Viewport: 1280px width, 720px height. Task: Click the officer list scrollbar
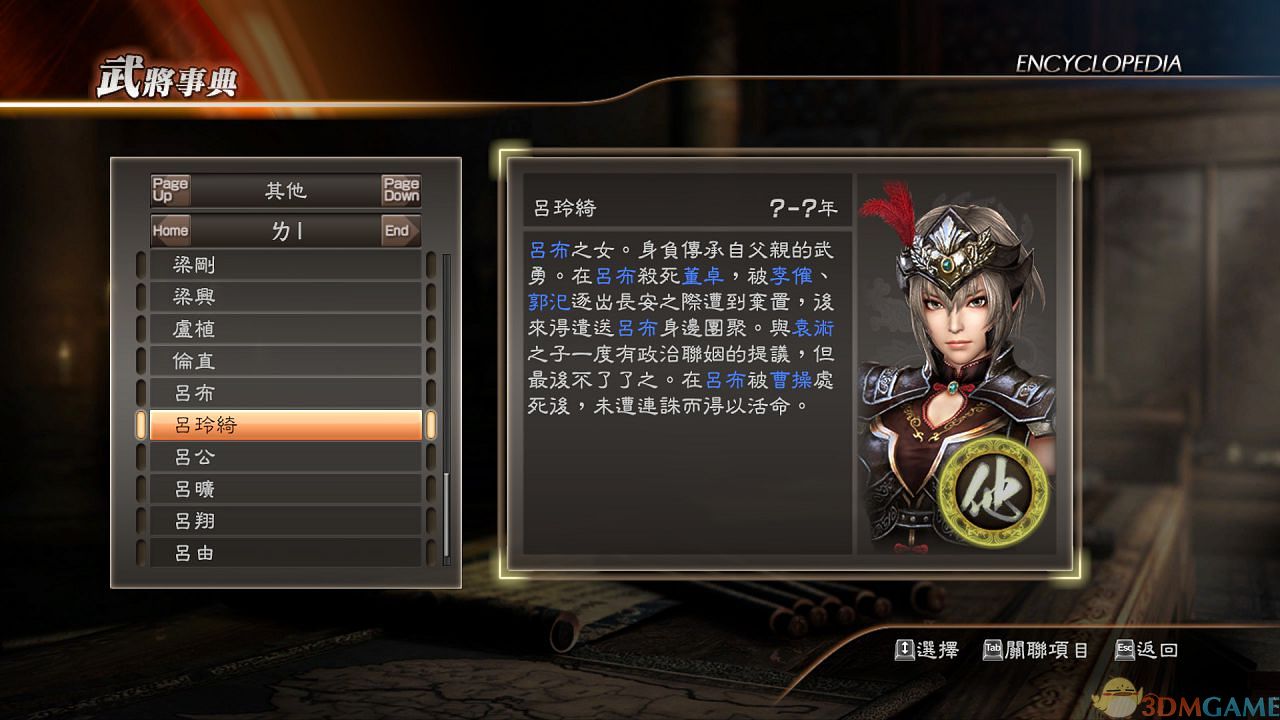[x=446, y=410]
